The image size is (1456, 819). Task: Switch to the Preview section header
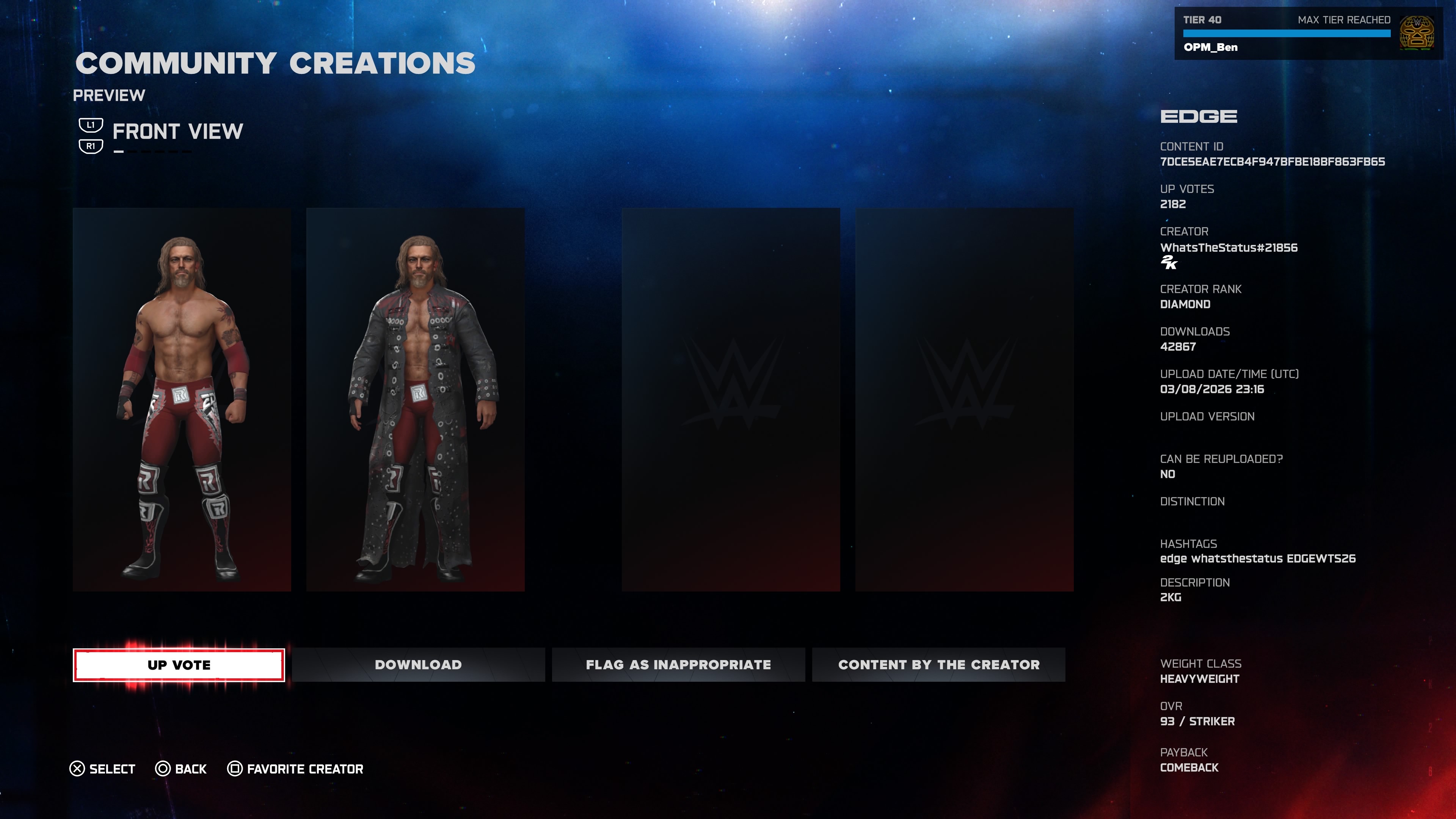110,95
